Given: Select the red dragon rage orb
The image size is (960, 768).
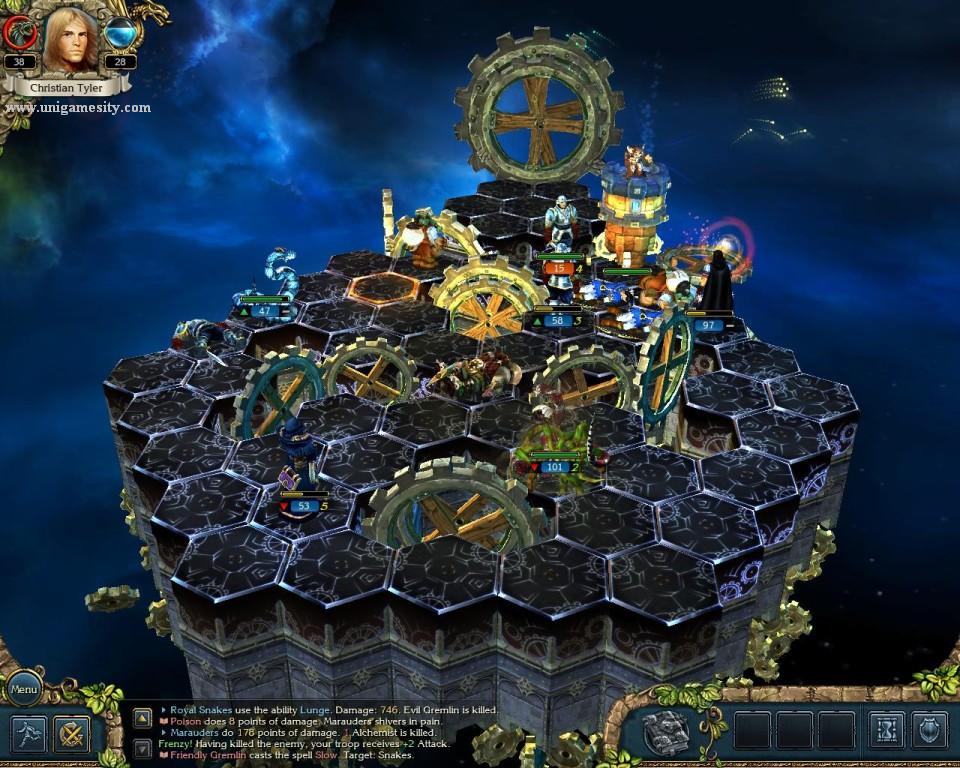Looking at the screenshot, I should pos(19,33).
